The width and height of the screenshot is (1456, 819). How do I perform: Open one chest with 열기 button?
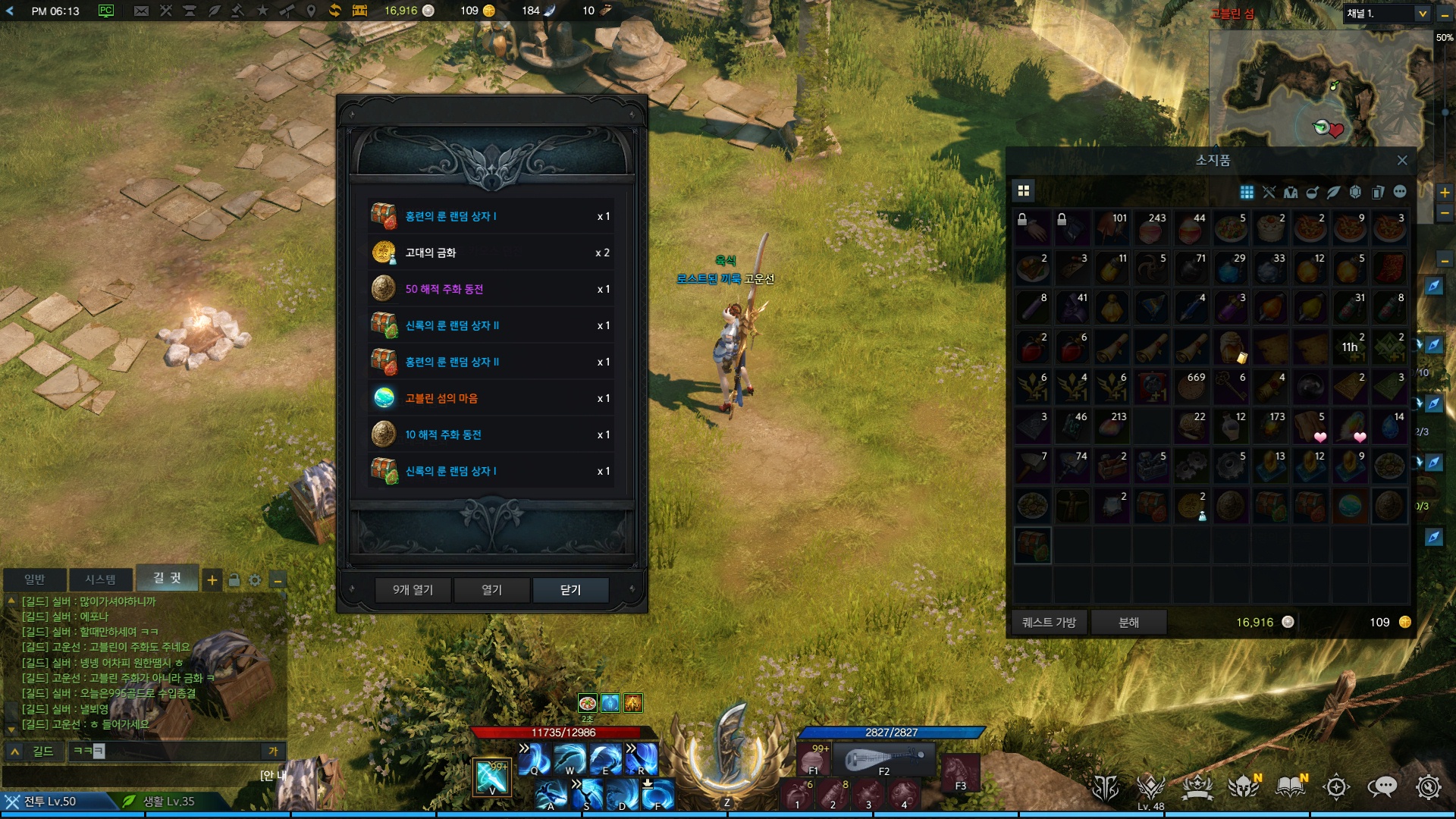pos(492,590)
